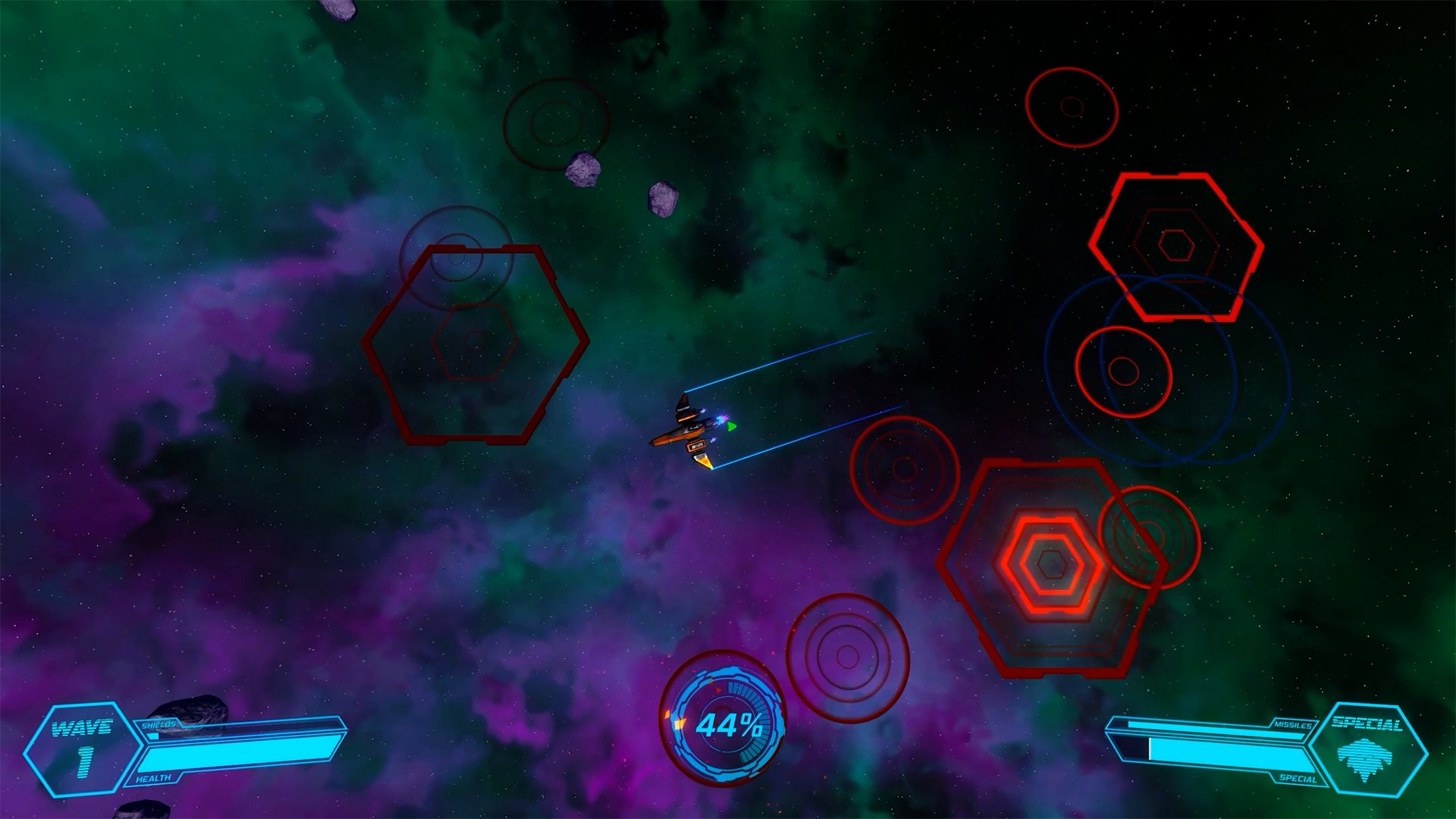
Task: Click the concentric red circle target below the ship
Action: 904,470
